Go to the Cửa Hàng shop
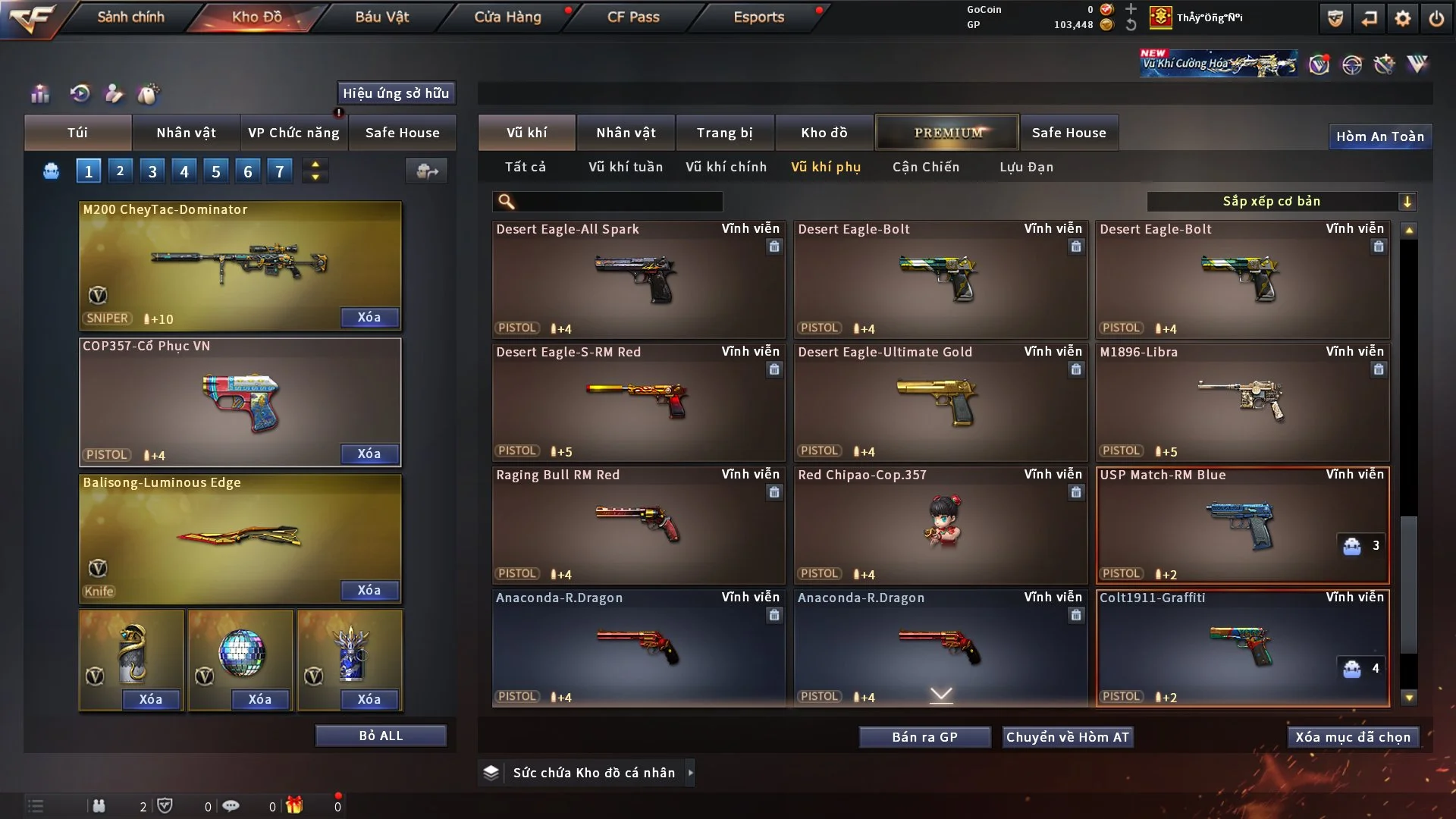 [507, 17]
